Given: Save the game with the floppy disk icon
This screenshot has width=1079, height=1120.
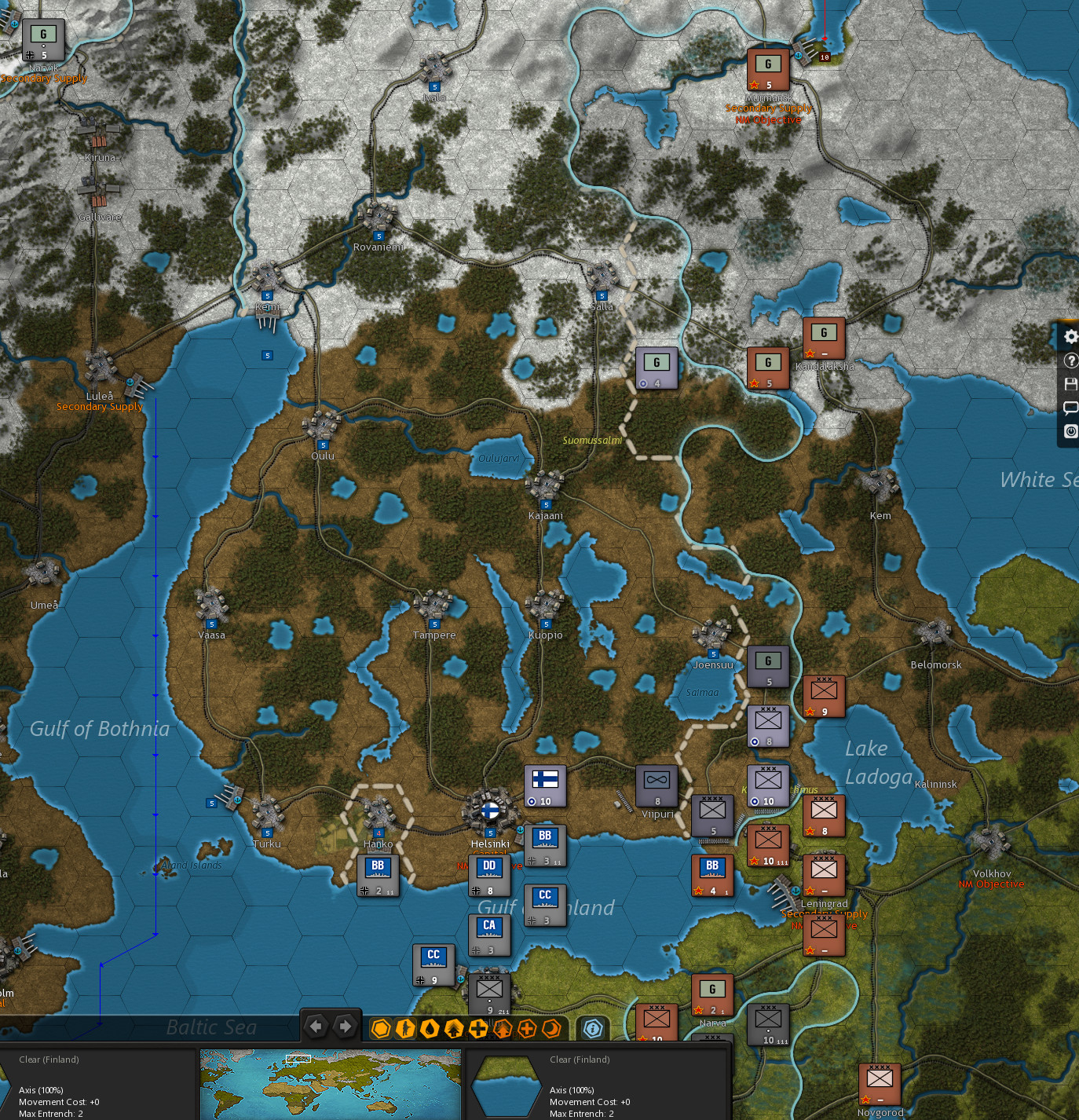Looking at the screenshot, I should coord(1070,384).
